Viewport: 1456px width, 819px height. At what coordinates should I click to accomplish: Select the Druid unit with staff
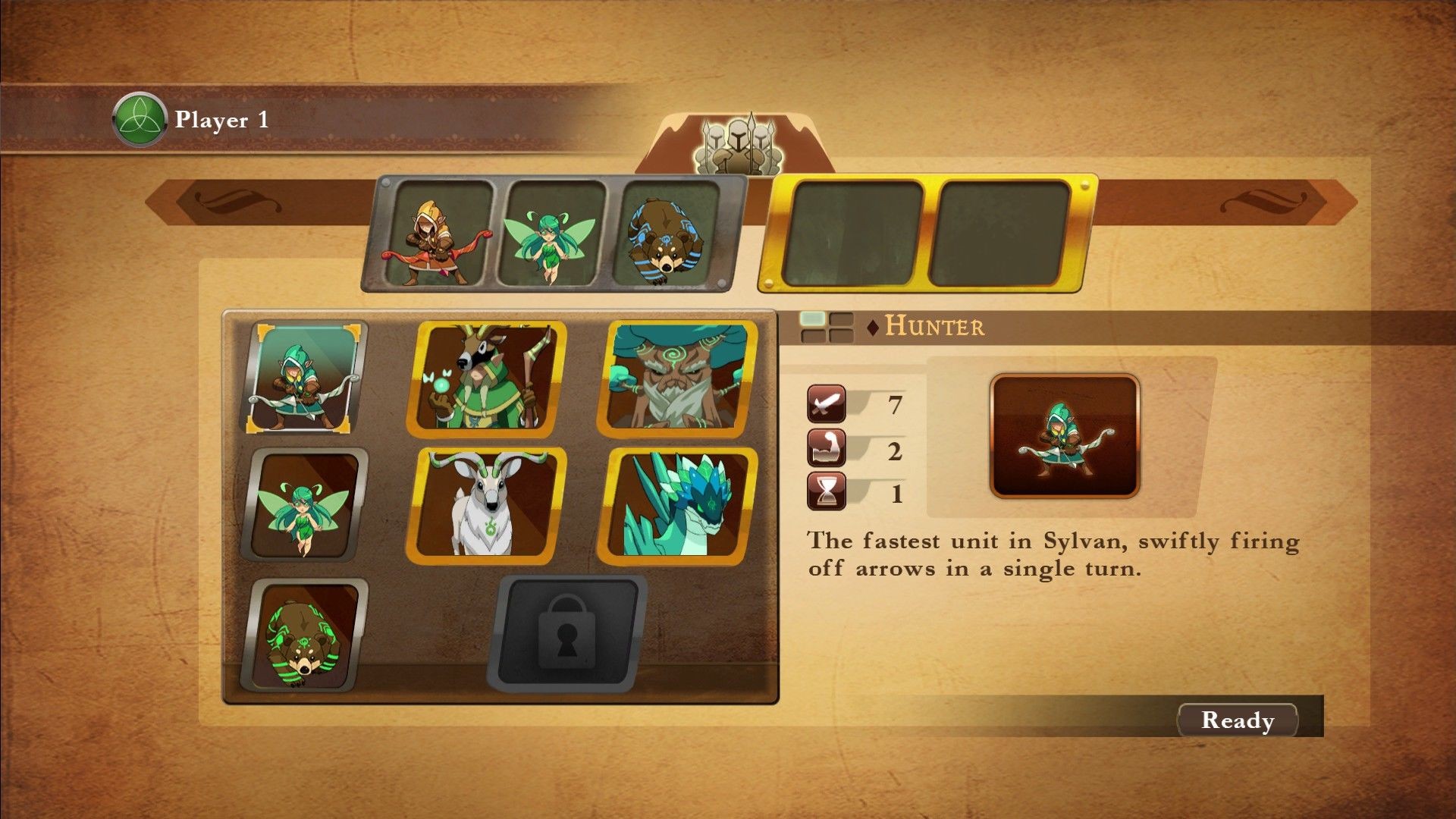(488, 378)
